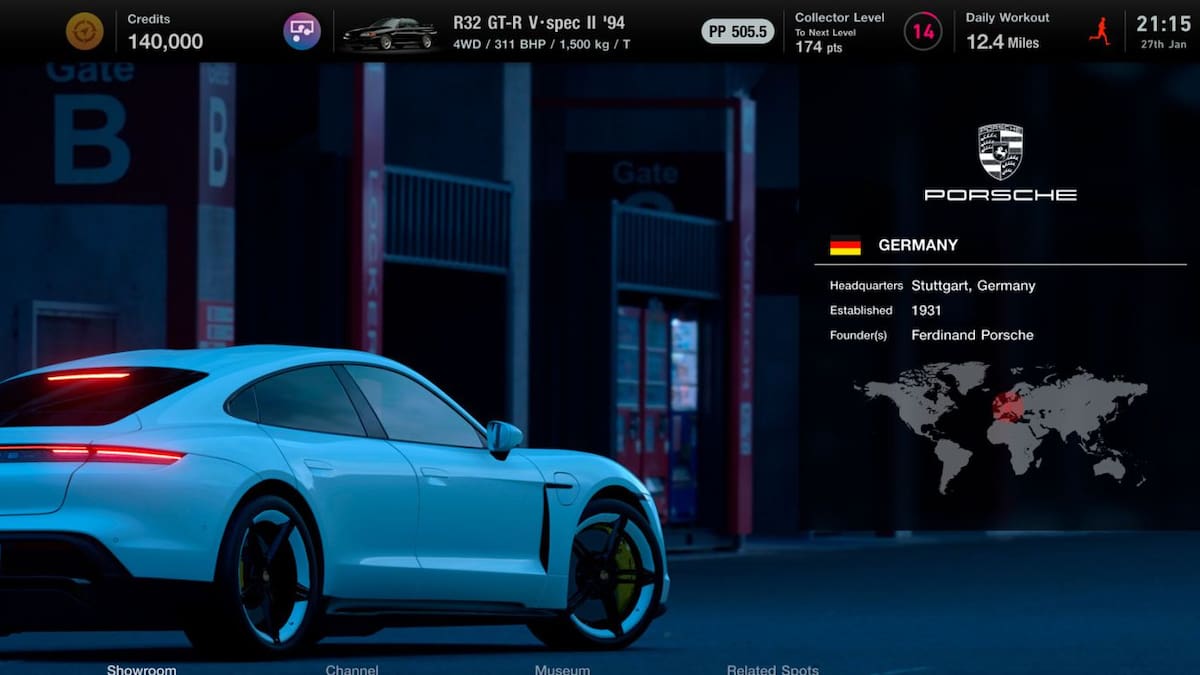Open the Collector Level 14 badge
Viewport: 1200px width, 675px height.
pyautogui.click(x=923, y=31)
